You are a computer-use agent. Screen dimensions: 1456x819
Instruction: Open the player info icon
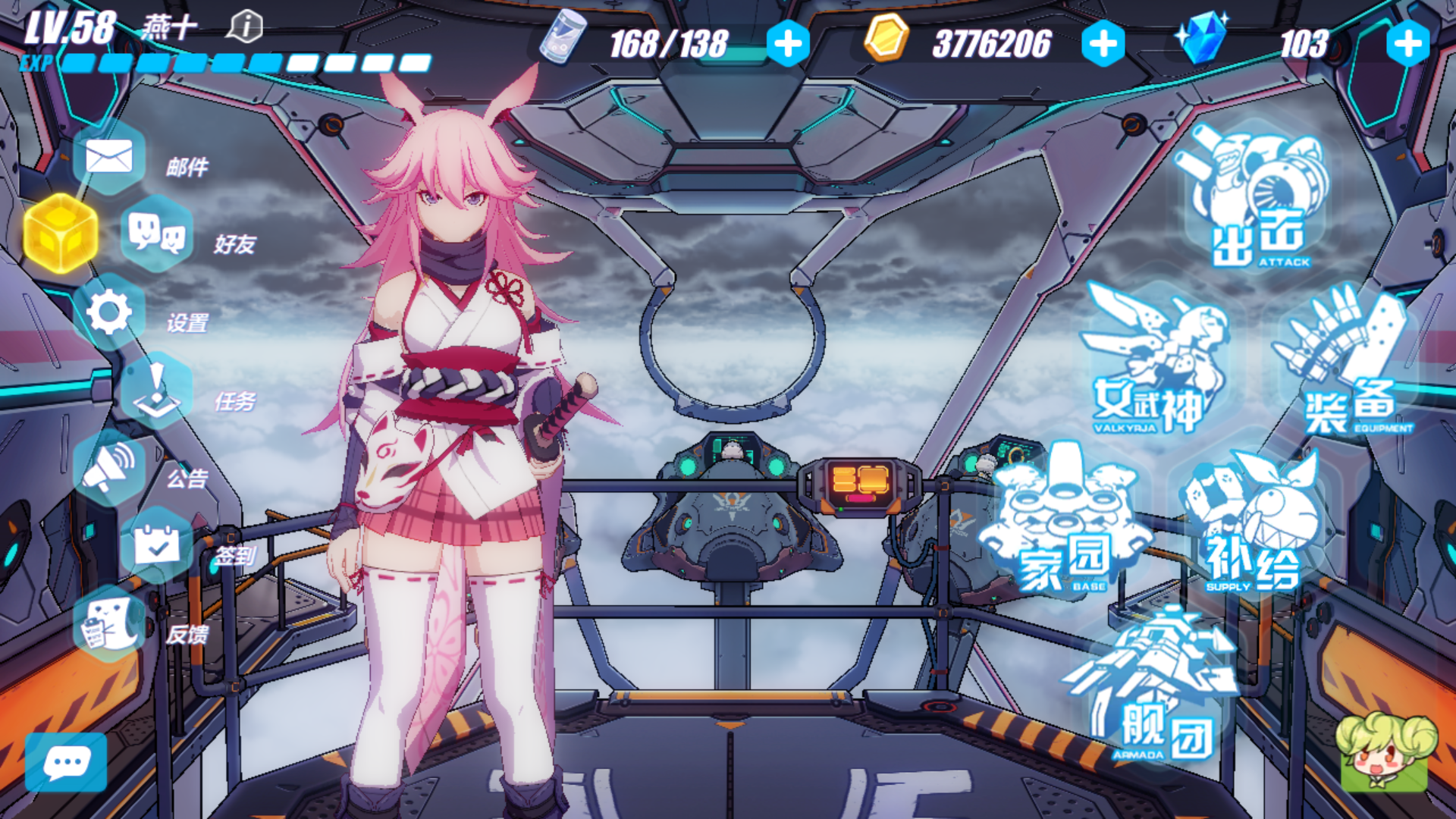pyautogui.click(x=245, y=27)
